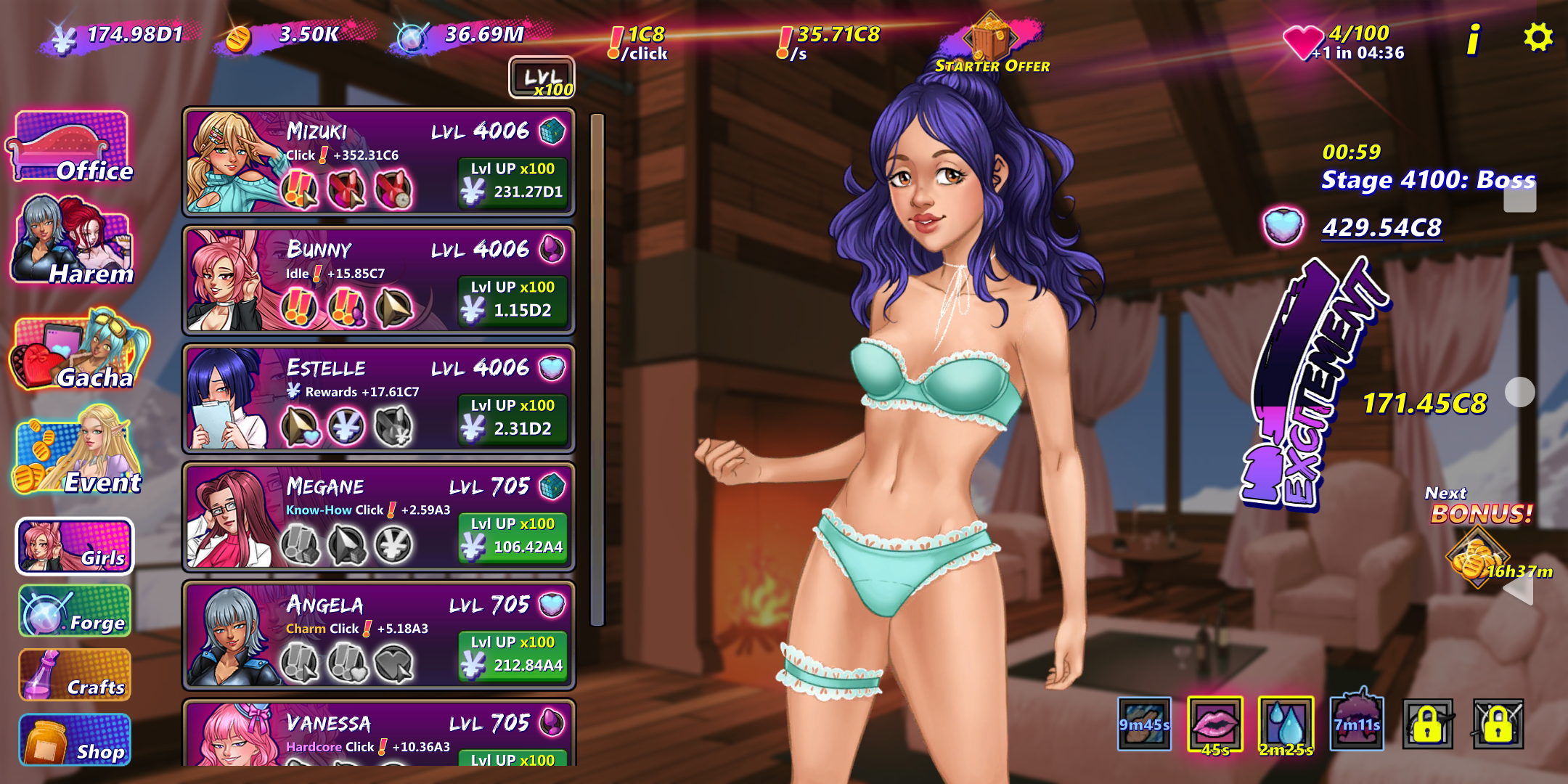Activate the water drops skill
The width and height of the screenshot is (1568, 784).
[x=1286, y=724]
